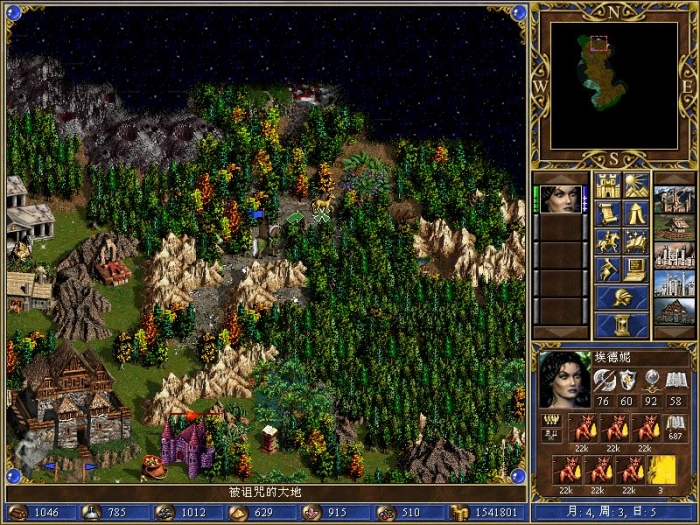Open the Kingdom Overview castle button
700x525 pixels.
tap(608, 186)
